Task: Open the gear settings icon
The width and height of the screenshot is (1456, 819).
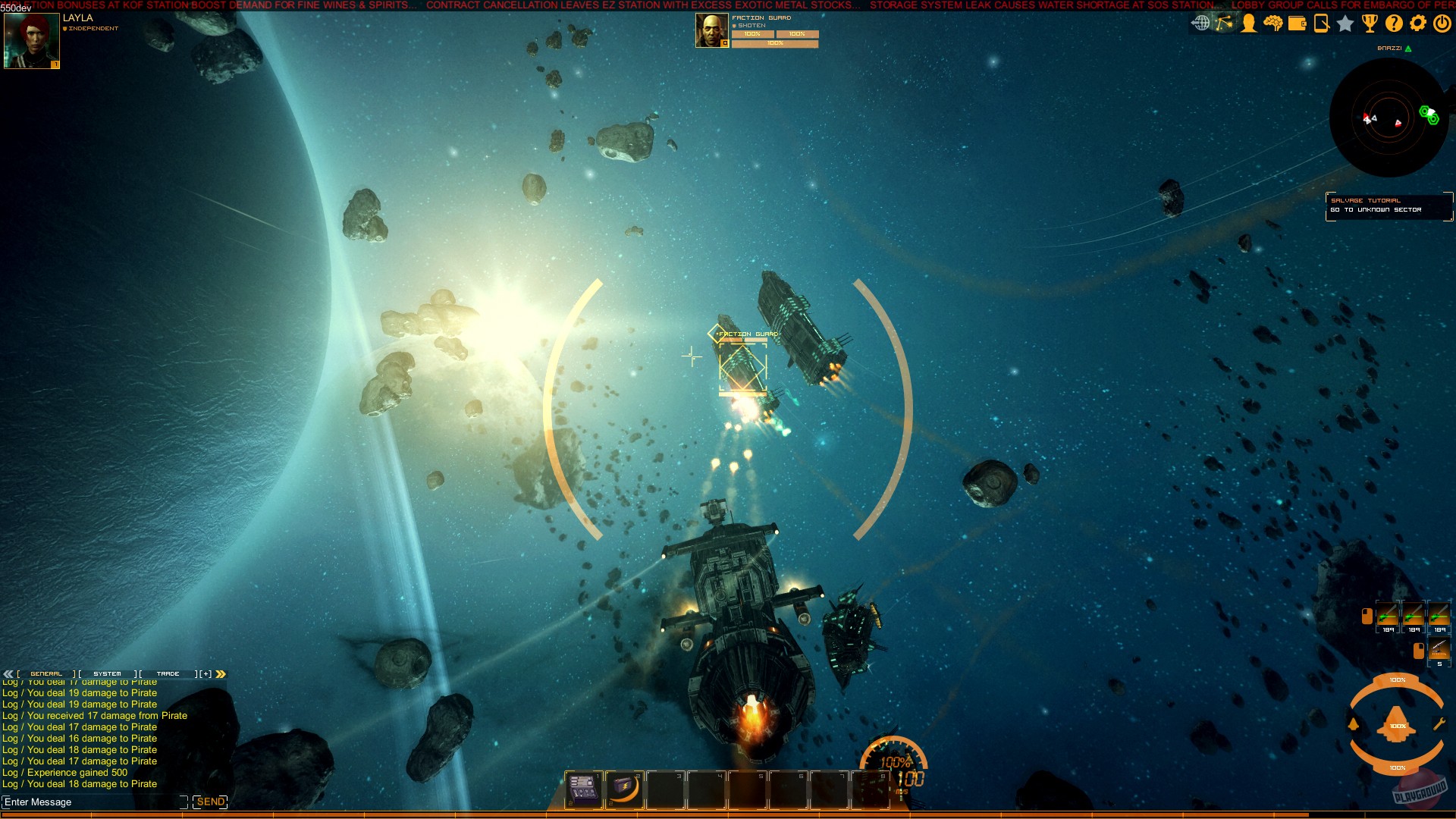Action: 1418,23
